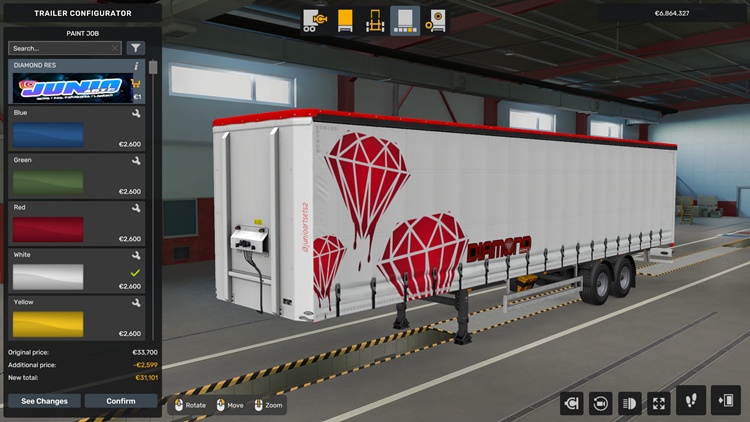The width and height of the screenshot is (750, 422).
Task: Switch to the yellow trailer body tab
Action: coord(345,20)
